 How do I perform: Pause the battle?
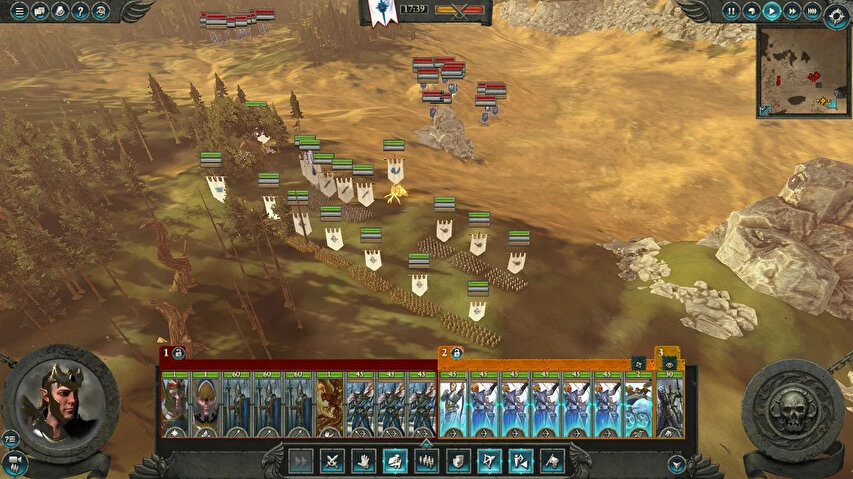click(x=731, y=11)
